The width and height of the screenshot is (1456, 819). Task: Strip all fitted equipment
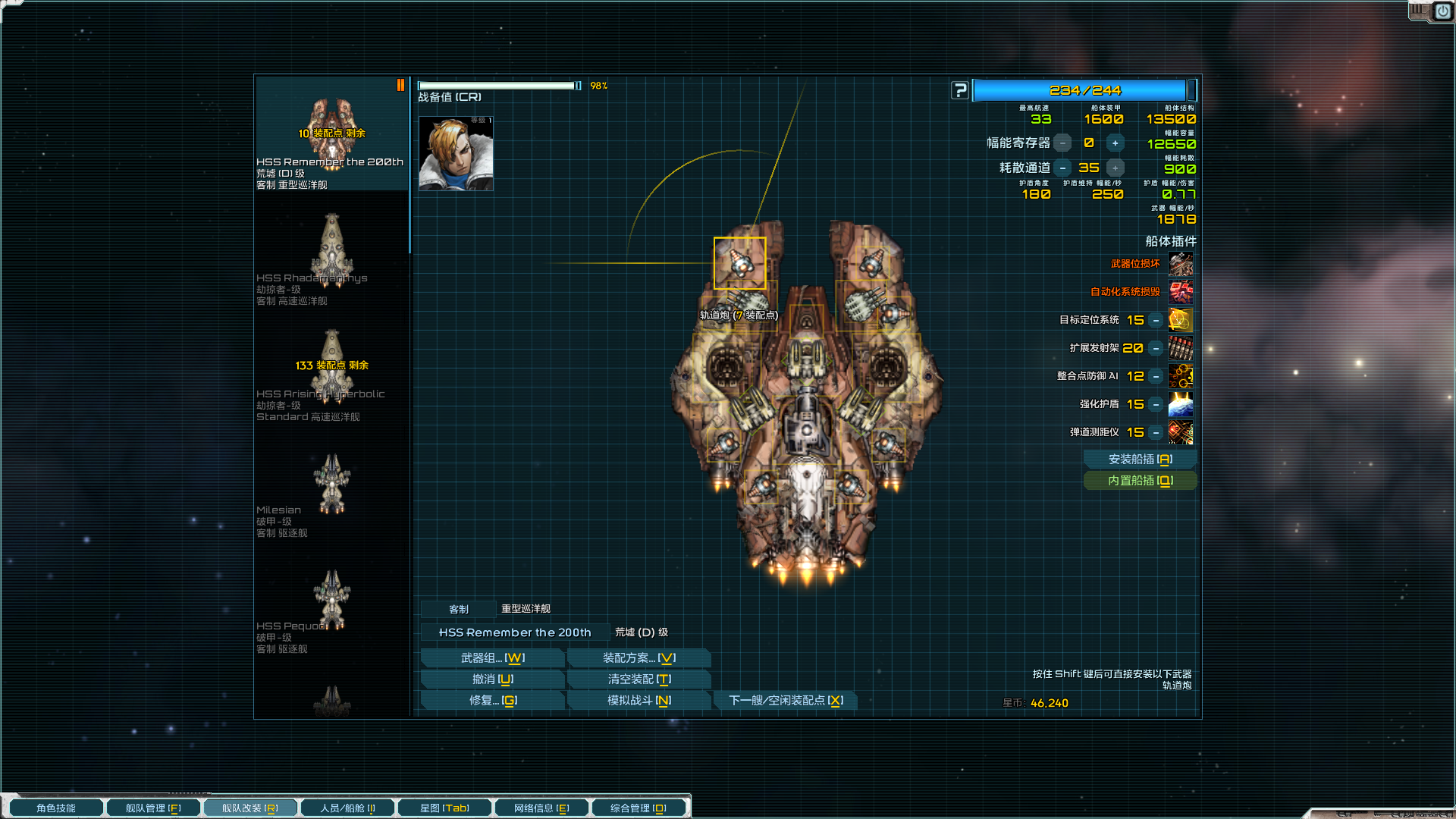click(639, 679)
